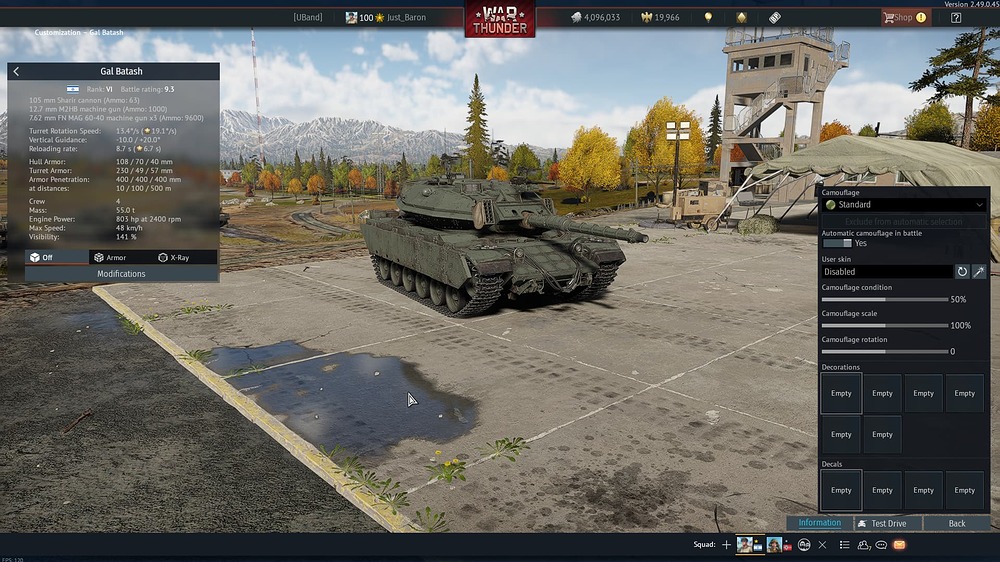Select the Off view mode

point(44,257)
